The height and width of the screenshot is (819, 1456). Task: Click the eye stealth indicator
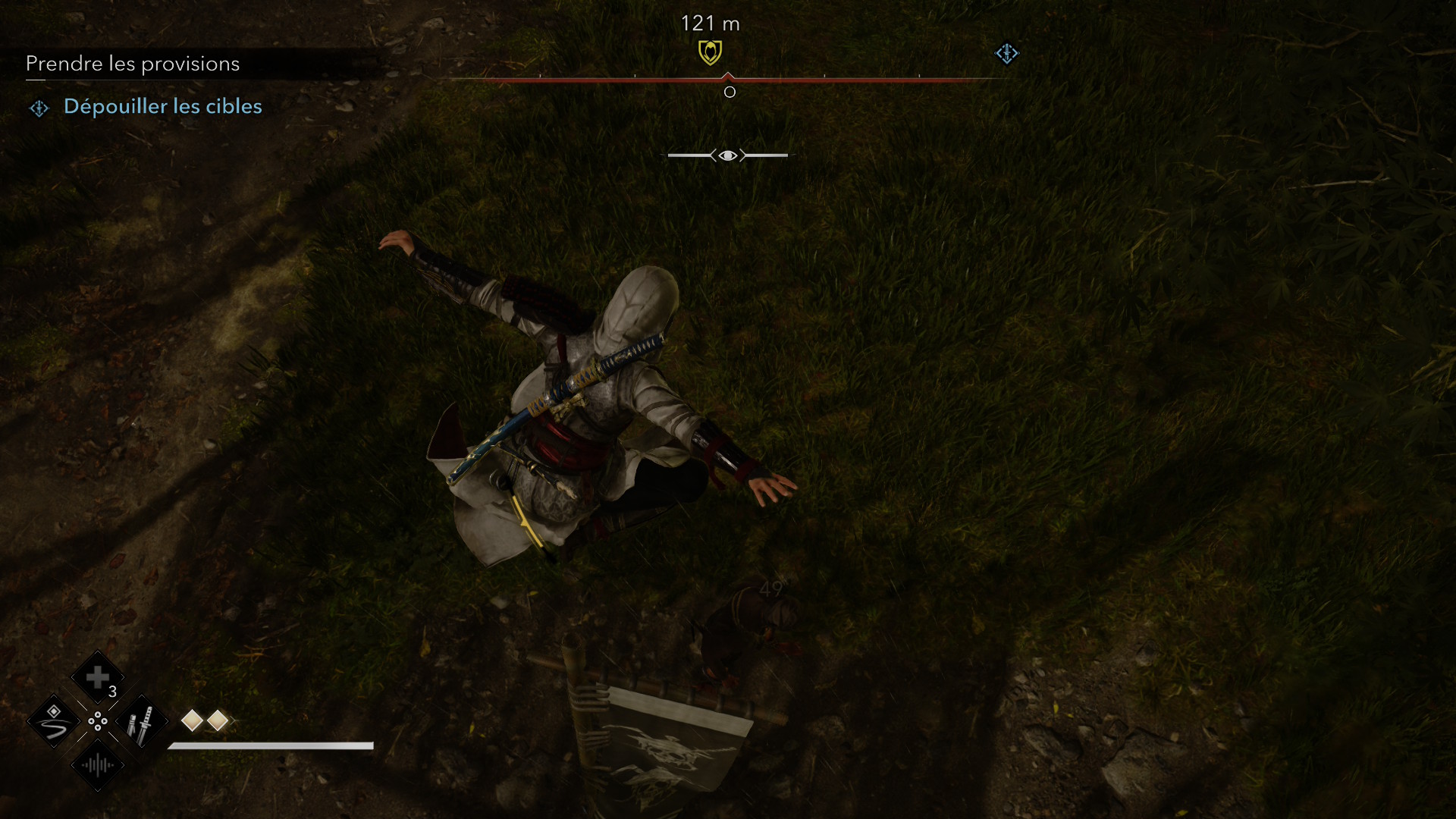(x=728, y=155)
